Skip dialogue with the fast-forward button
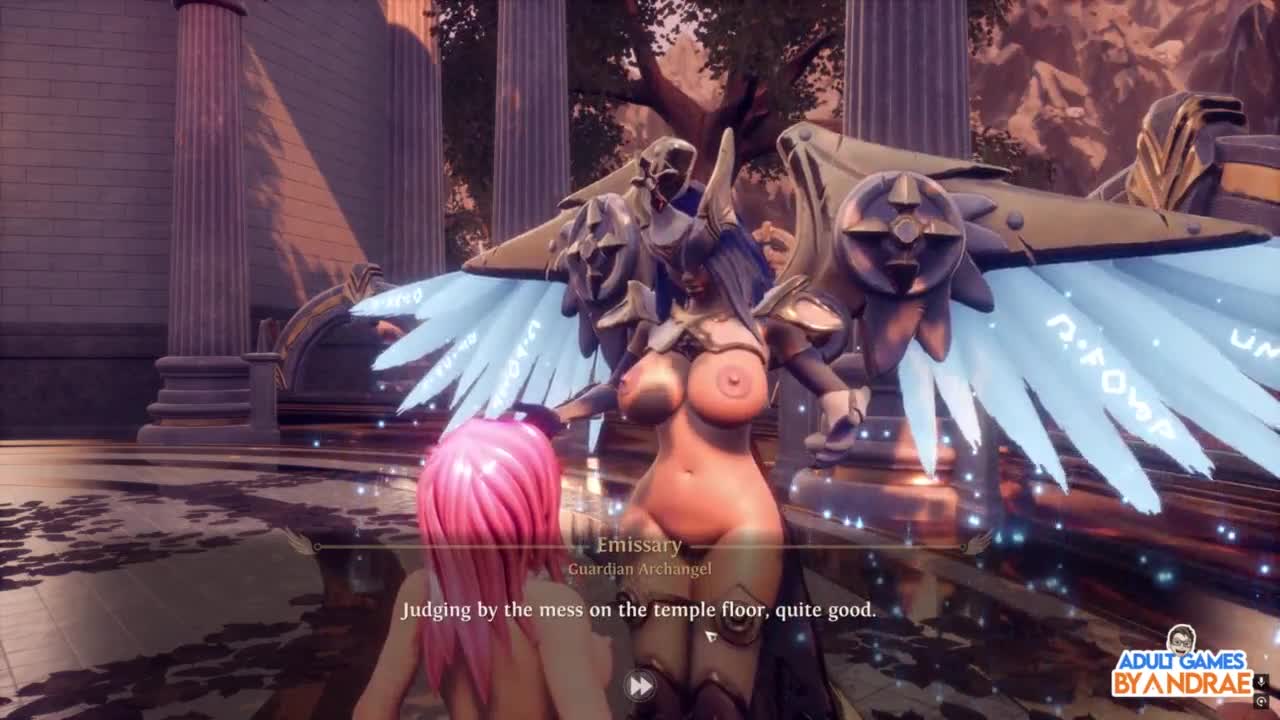The image size is (1280, 720). click(640, 685)
